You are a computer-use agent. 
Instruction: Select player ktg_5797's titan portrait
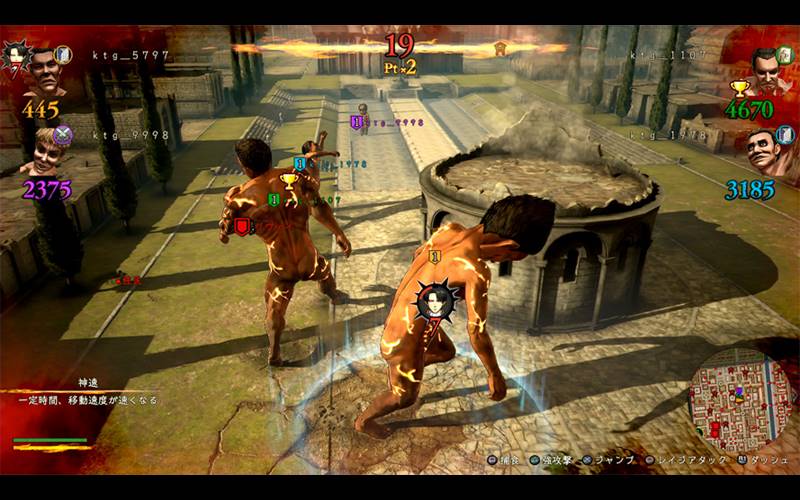coord(45,69)
